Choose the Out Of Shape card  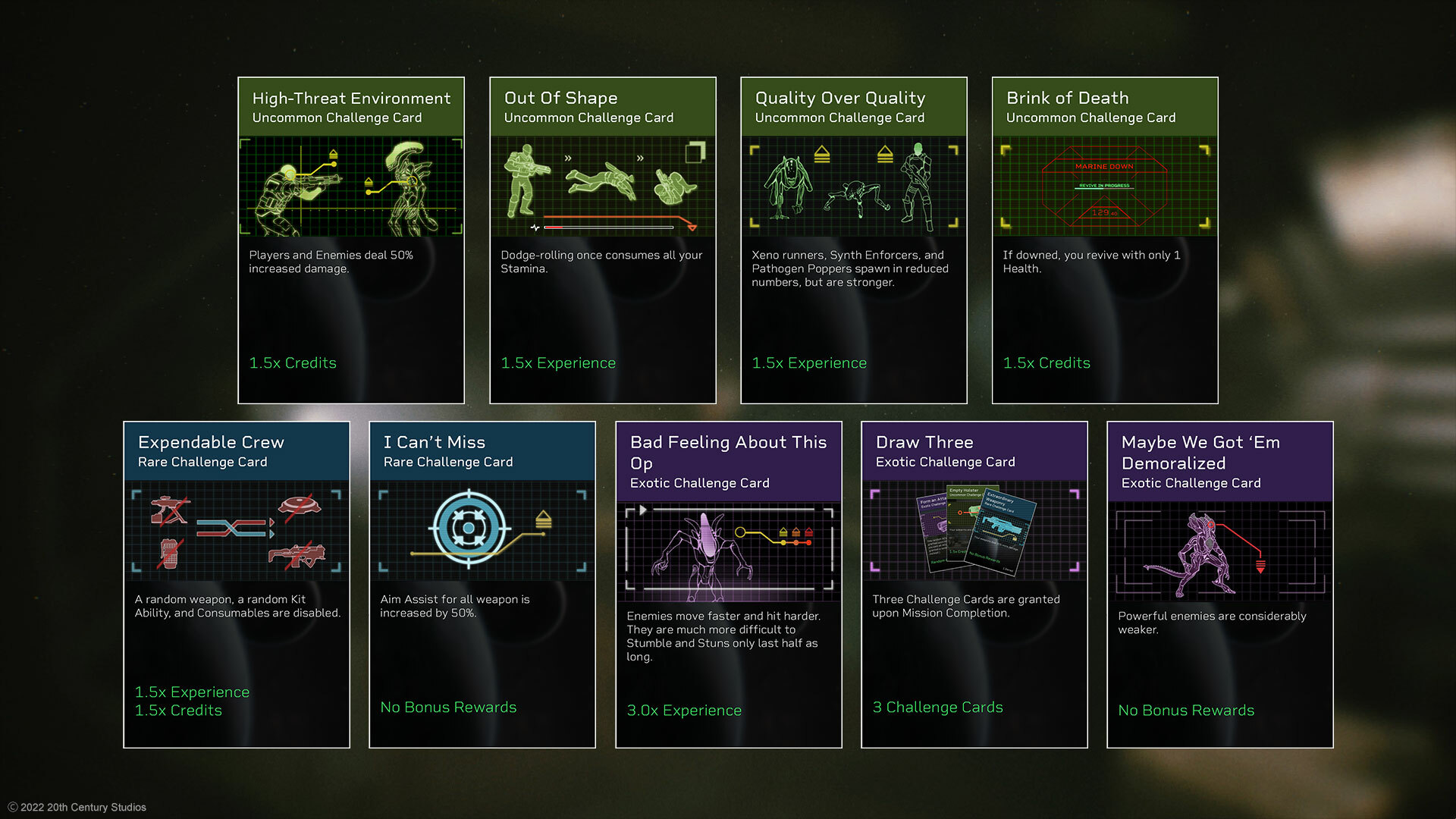click(603, 240)
